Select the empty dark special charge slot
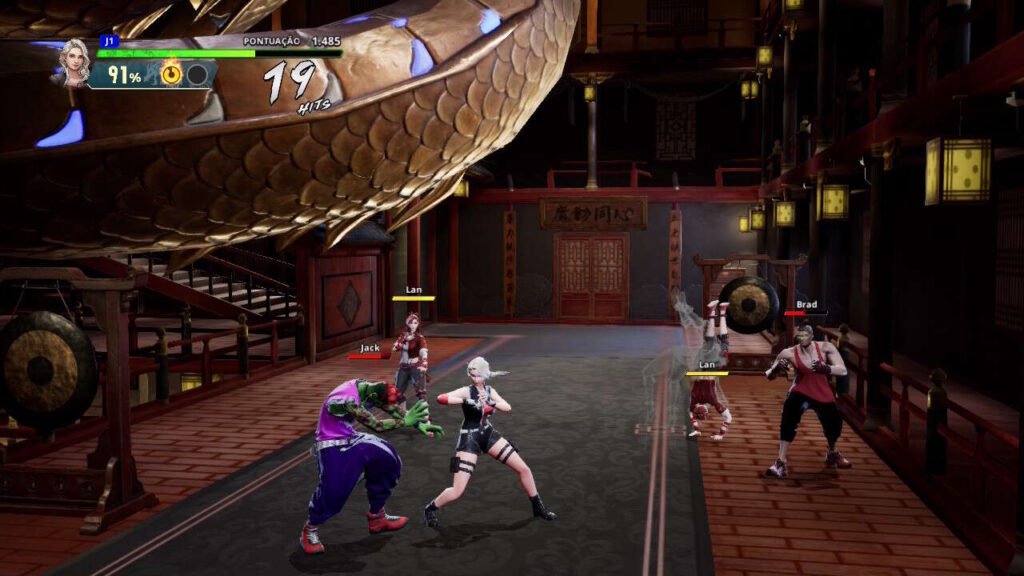This screenshot has height=576, width=1024. (197, 74)
